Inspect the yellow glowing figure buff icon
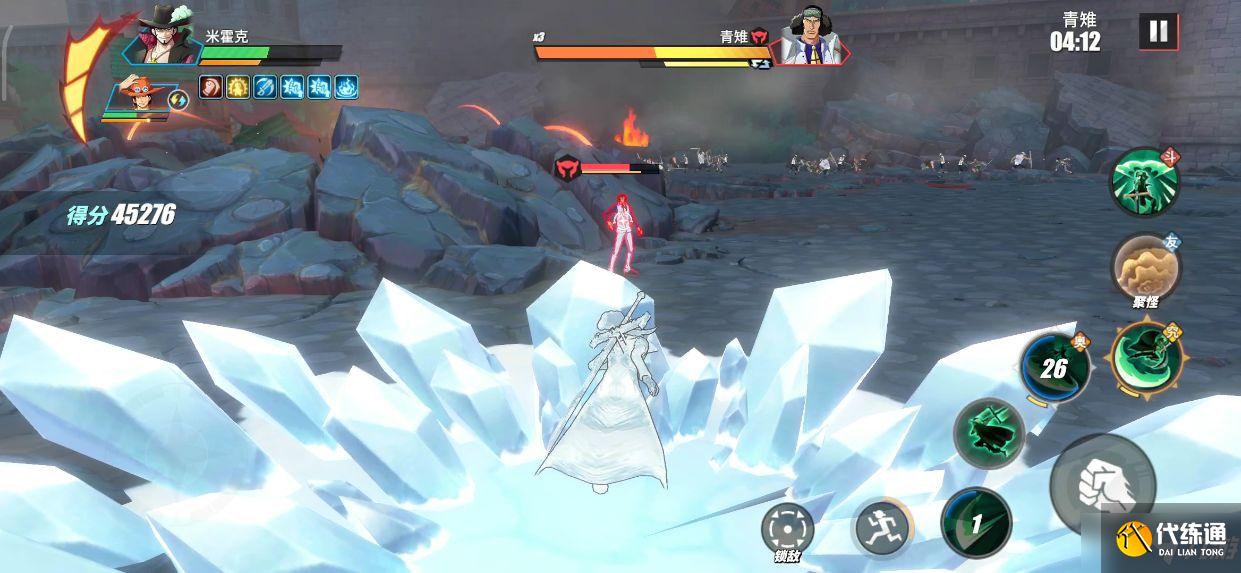Image resolution: width=1241 pixels, height=573 pixels. coord(238,87)
